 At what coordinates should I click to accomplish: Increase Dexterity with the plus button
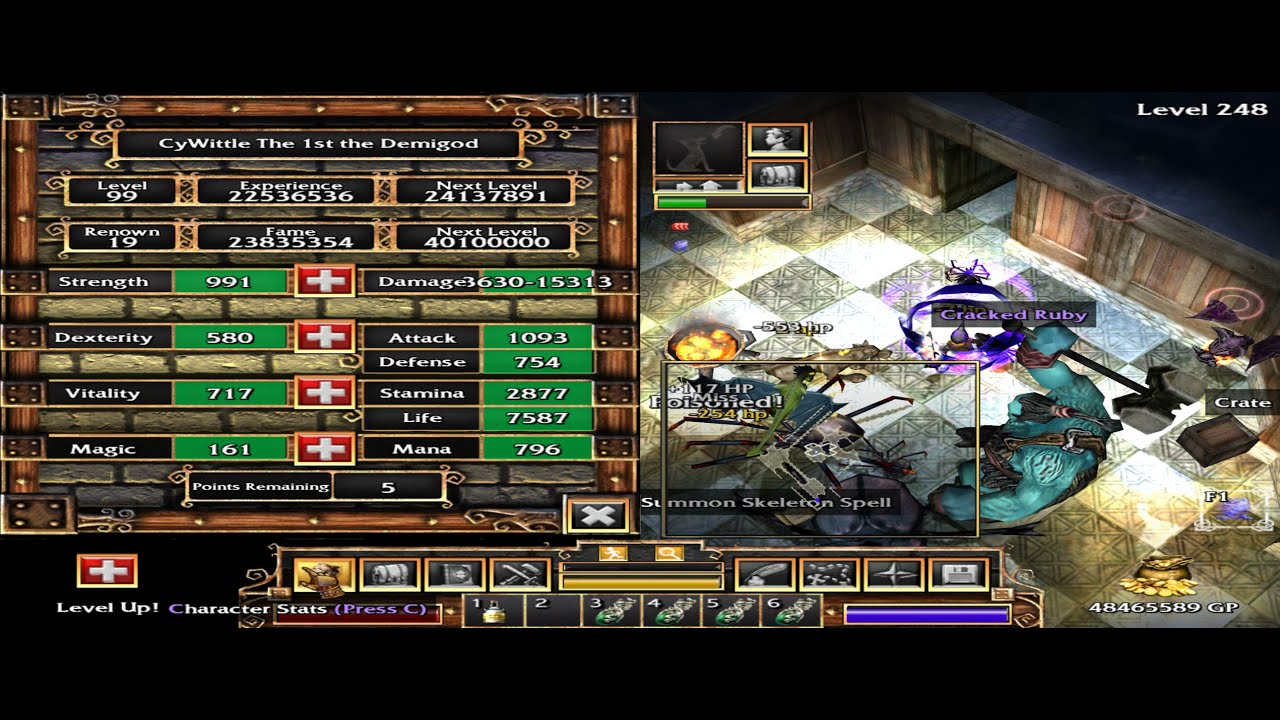pos(325,337)
